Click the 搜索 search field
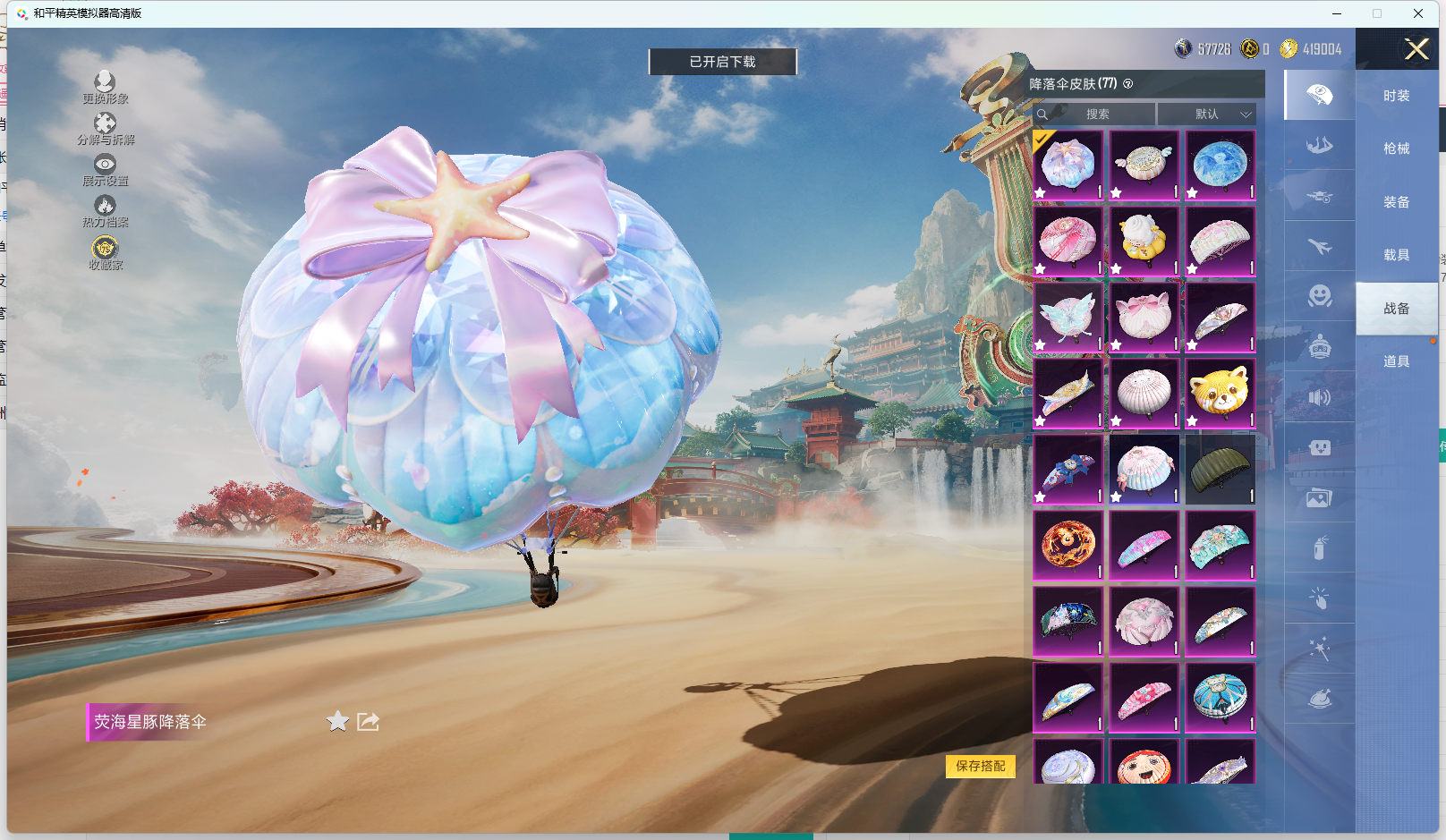This screenshot has height=840, width=1446. [x=1098, y=115]
